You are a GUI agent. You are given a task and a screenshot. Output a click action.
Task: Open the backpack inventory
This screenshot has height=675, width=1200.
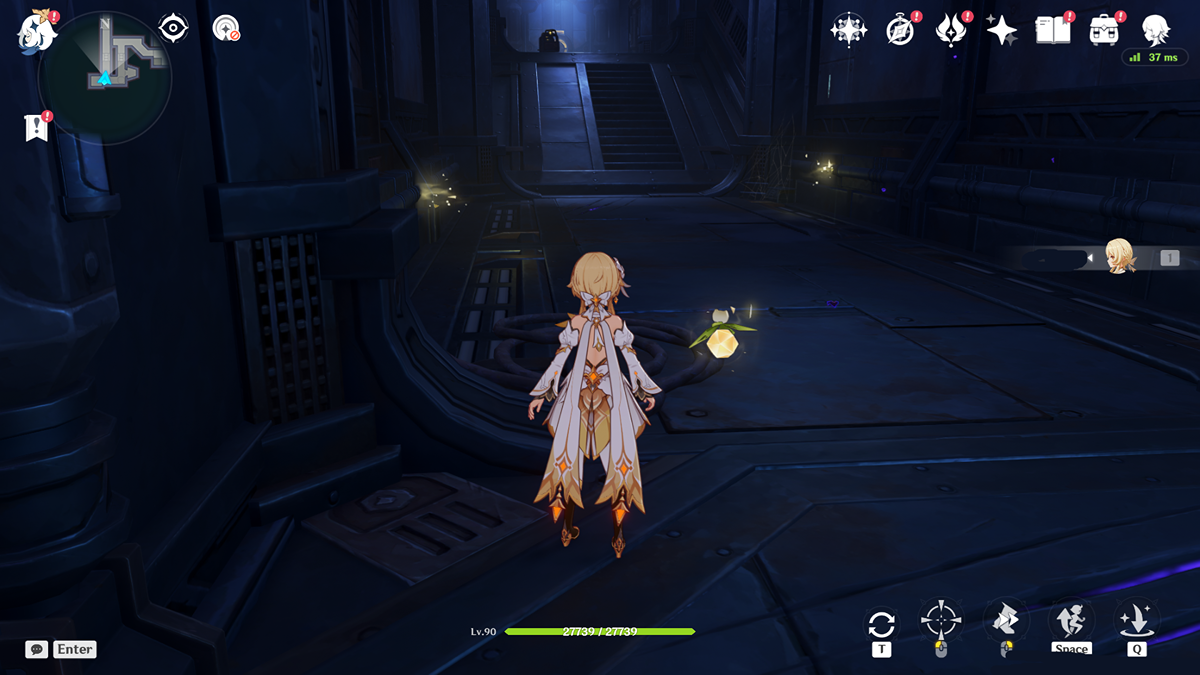coord(1104,30)
